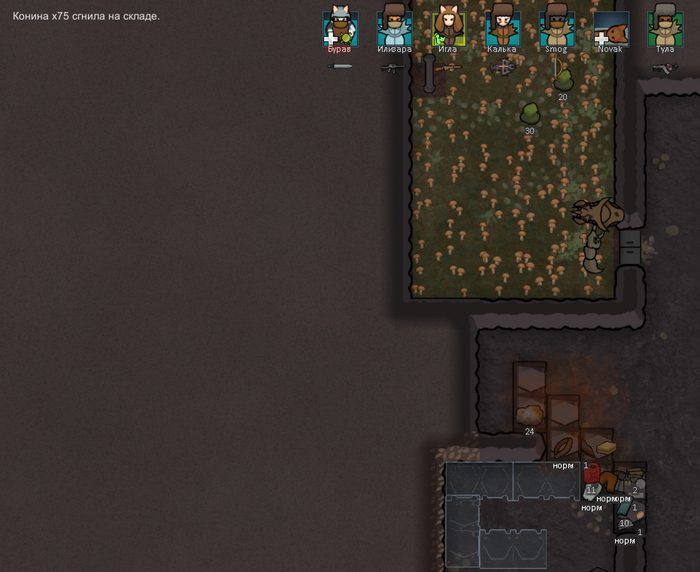The height and width of the screenshot is (572, 700).
Task: Click the Smog colonist portrait
Action: point(556,27)
